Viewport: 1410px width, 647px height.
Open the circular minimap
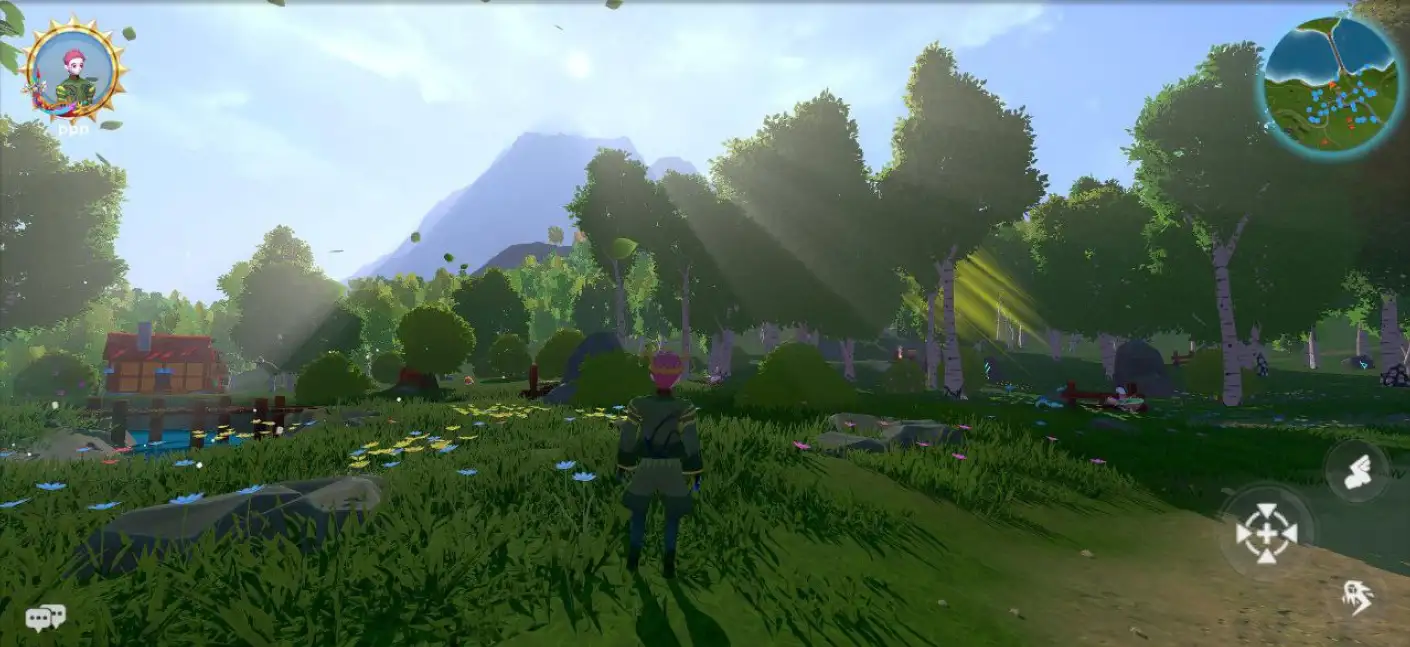click(x=1328, y=84)
